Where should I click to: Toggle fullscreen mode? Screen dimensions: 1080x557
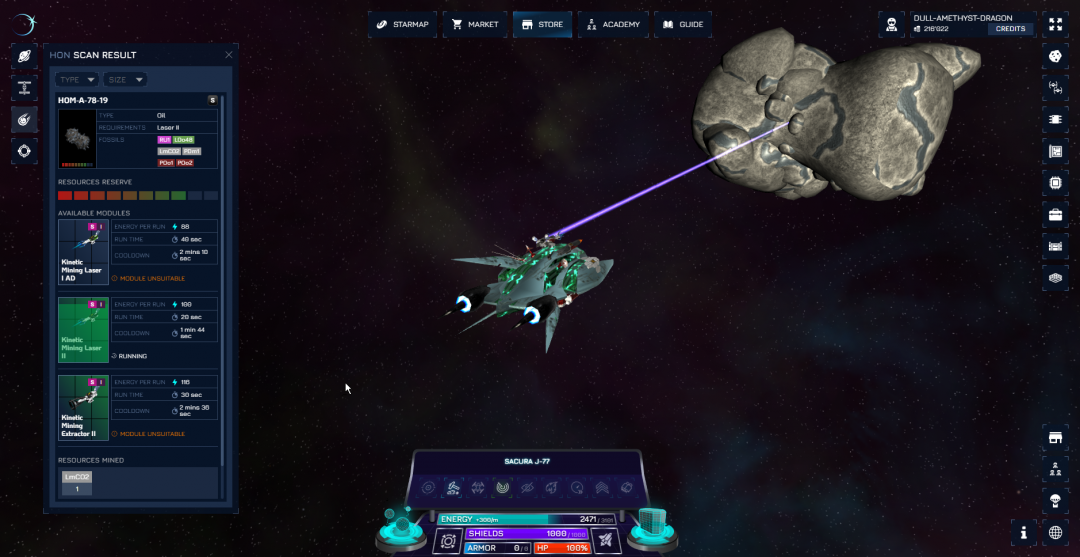coord(1055,24)
